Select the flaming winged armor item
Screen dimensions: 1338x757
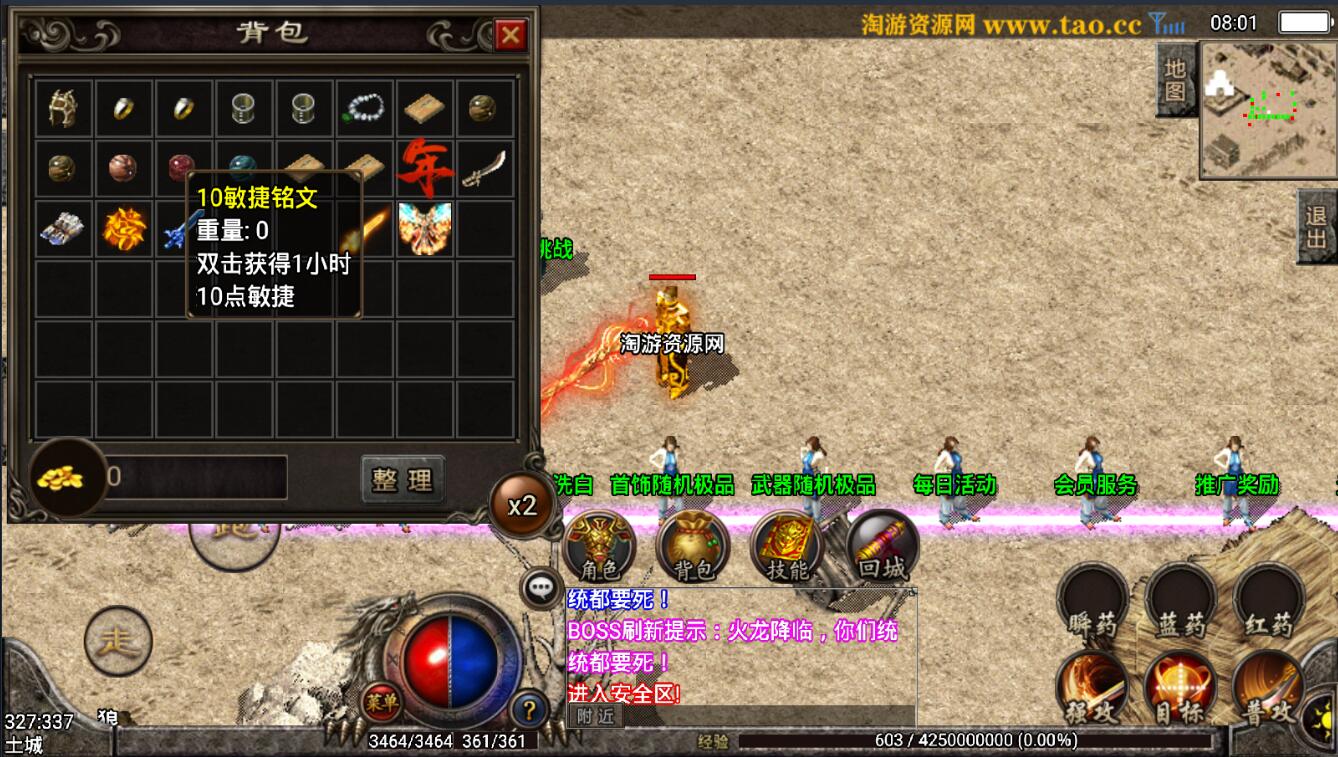pyautogui.click(x=424, y=228)
